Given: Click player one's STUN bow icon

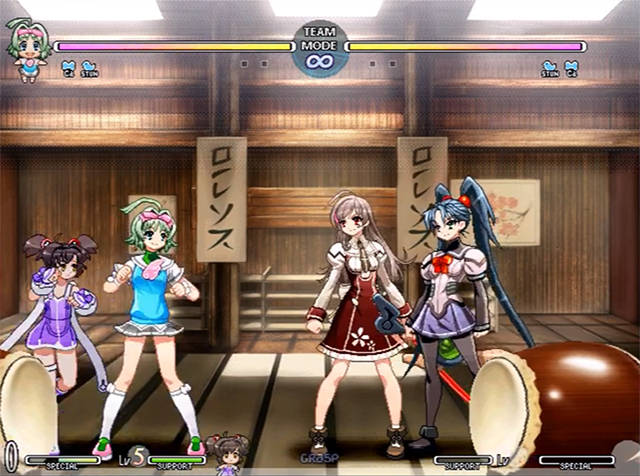Looking at the screenshot, I should coord(90,68).
